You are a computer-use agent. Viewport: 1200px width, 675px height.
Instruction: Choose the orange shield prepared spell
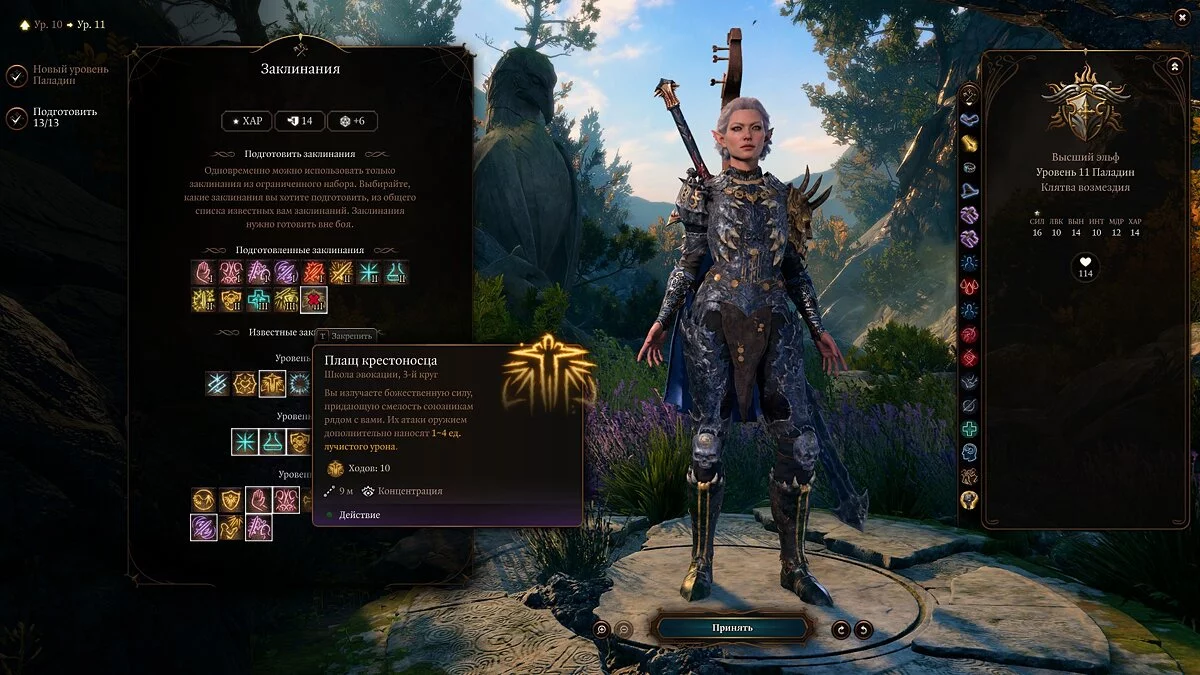pyautogui.click(x=232, y=299)
